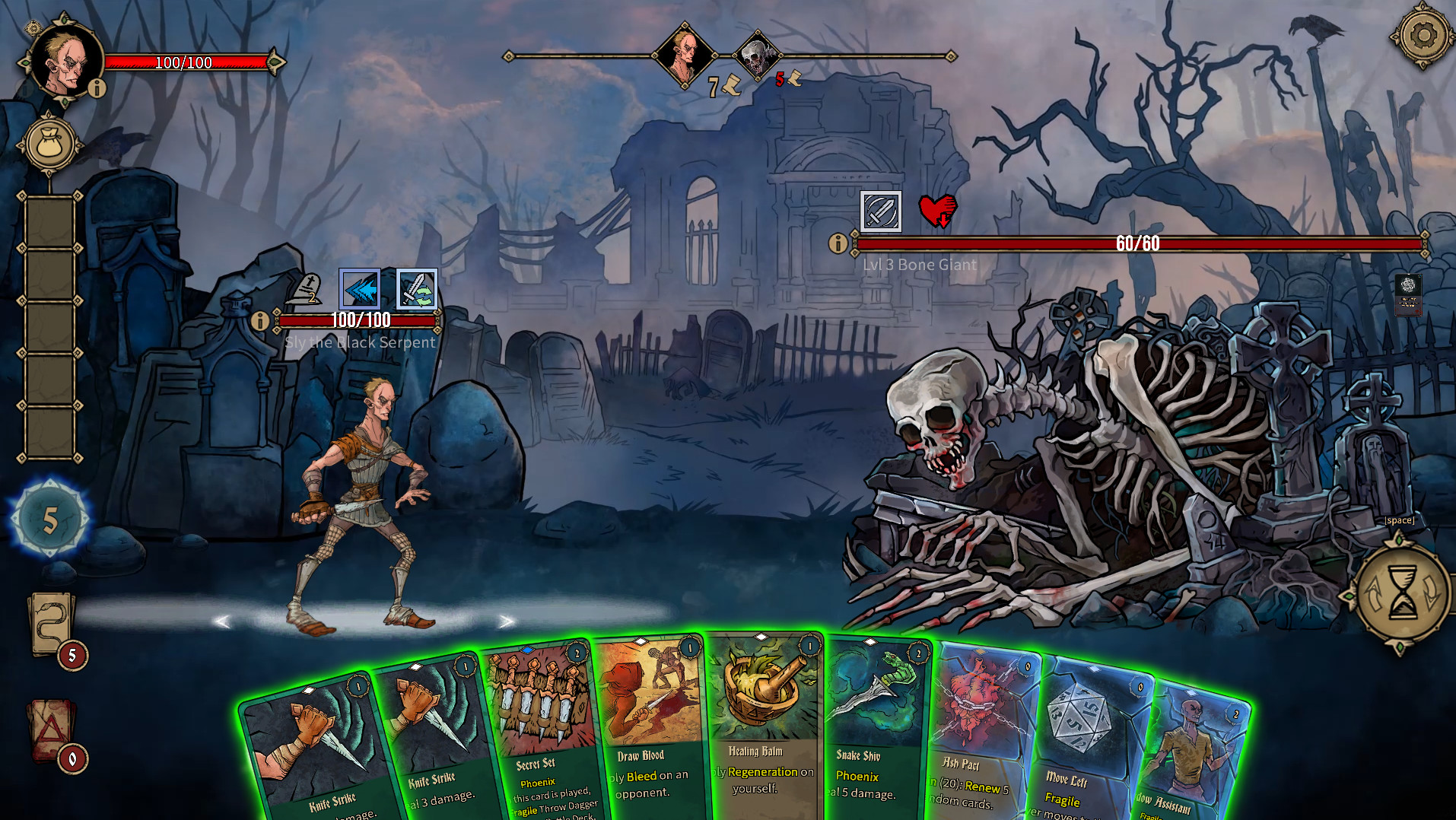Open the settings gear in top right corner
Image resolution: width=1456 pixels, height=820 pixels.
coord(1423,34)
